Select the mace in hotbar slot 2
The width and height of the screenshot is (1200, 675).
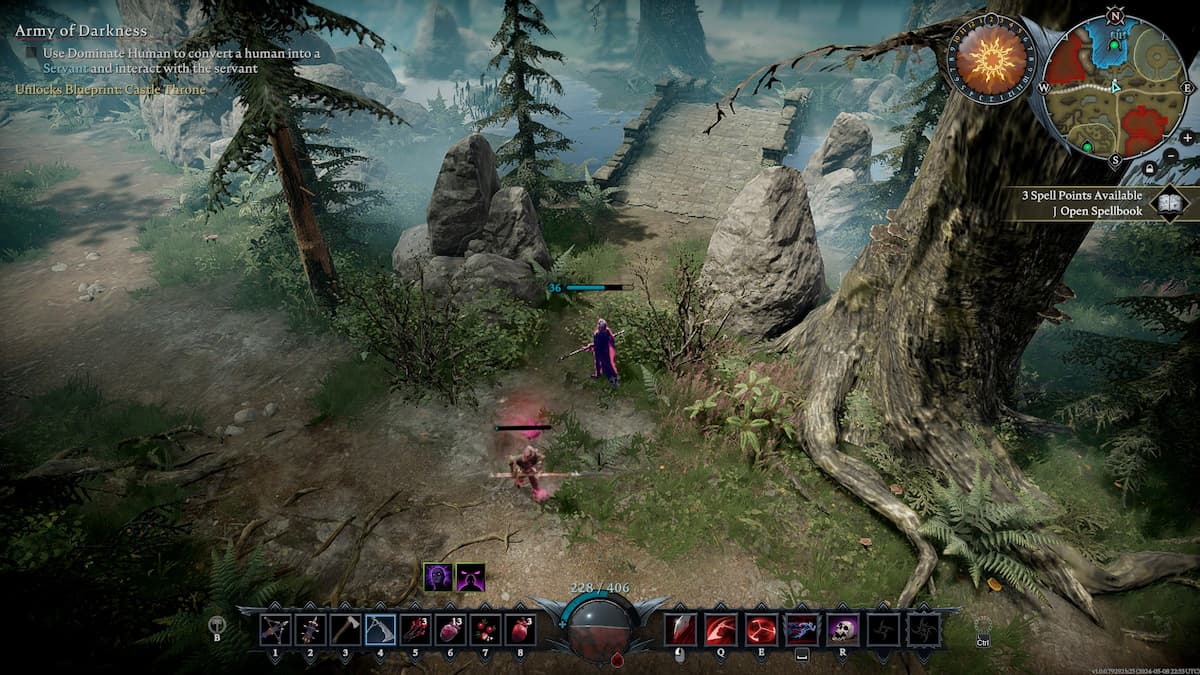[310, 629]
